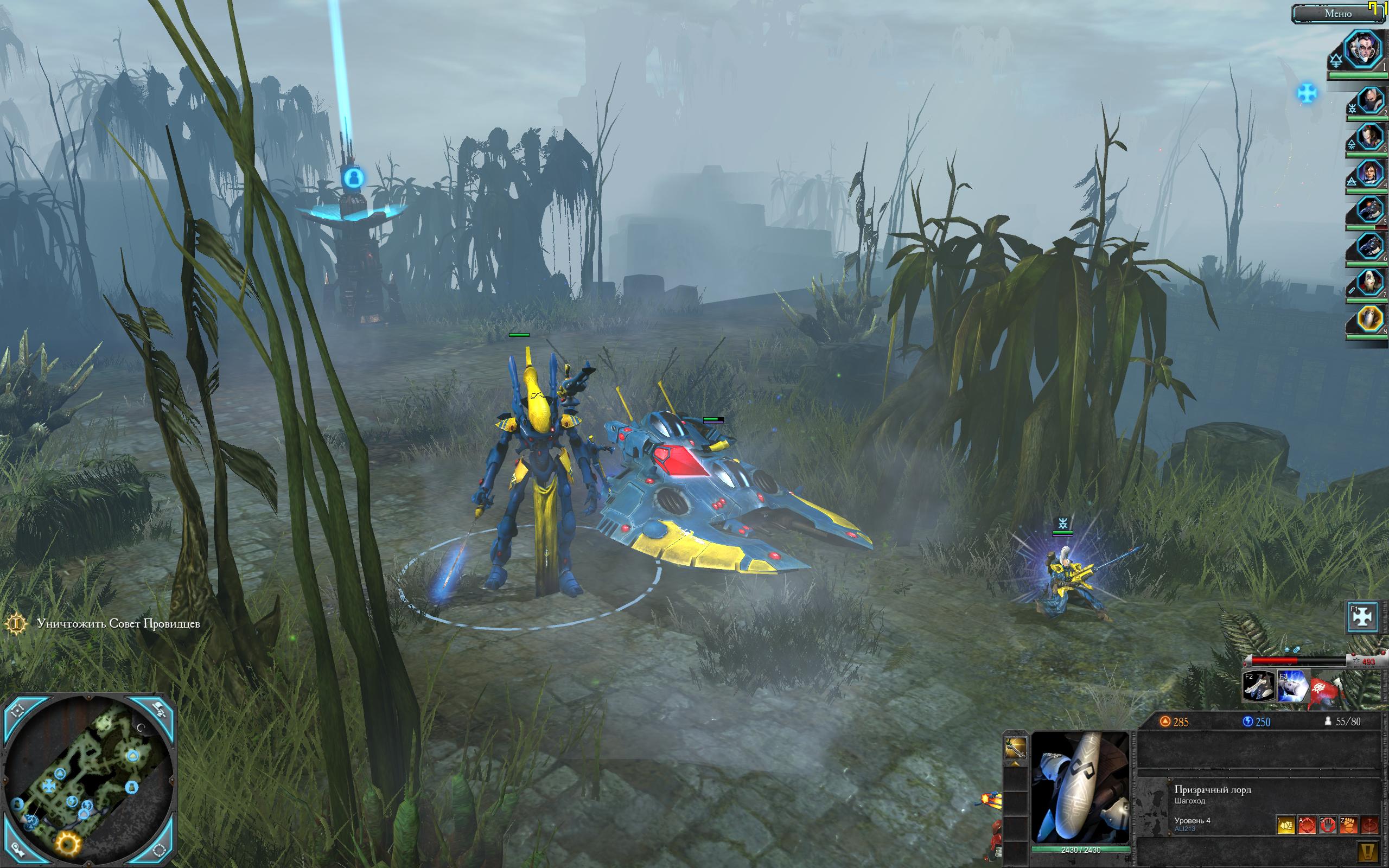Open the objective "Уничтожить Совет Провидцев"
Screen dimensions: 1389x868
pyautogui.click(x=118, y=623)
